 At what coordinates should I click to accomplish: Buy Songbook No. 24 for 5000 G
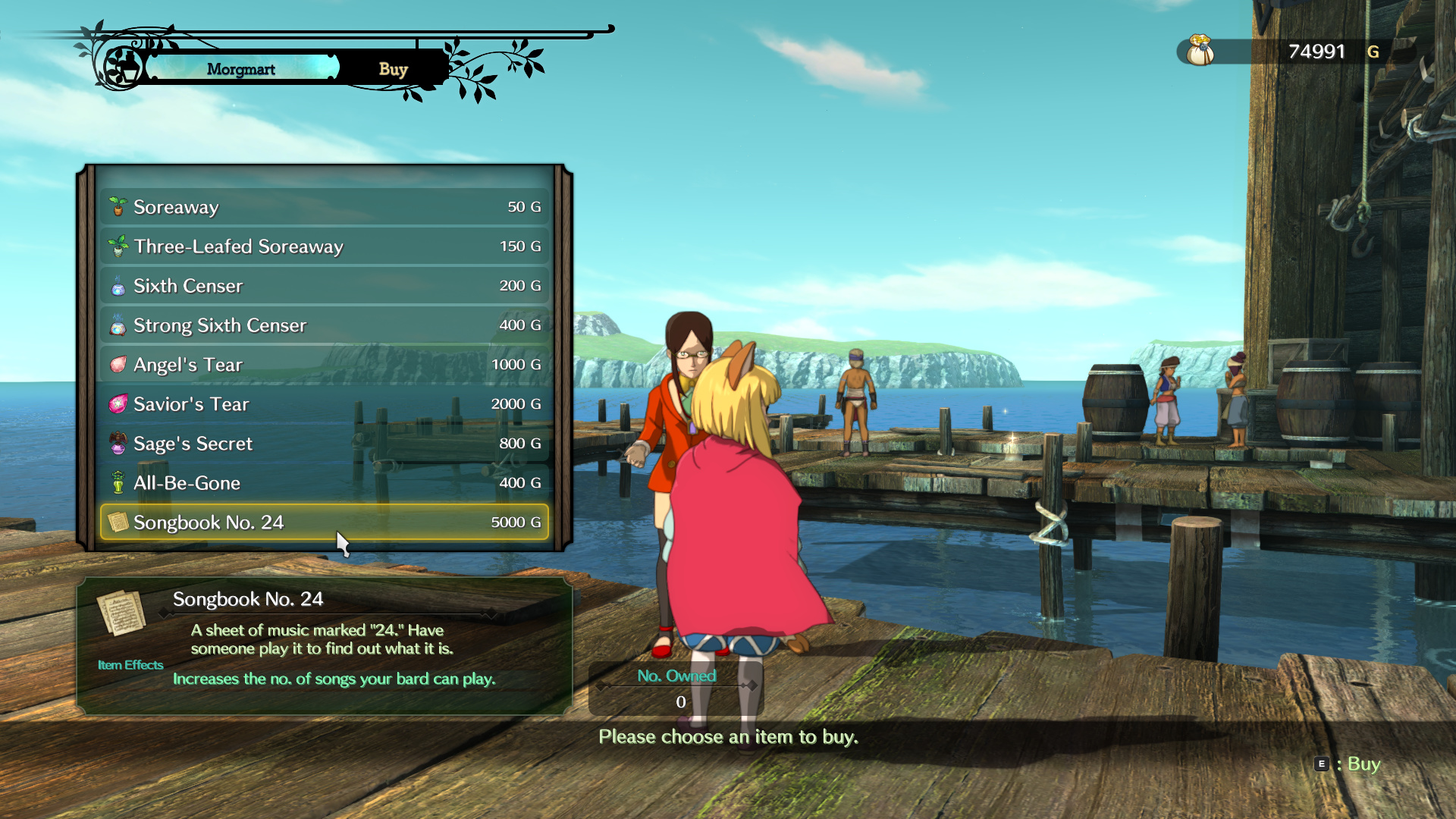(x=325, y=522)
